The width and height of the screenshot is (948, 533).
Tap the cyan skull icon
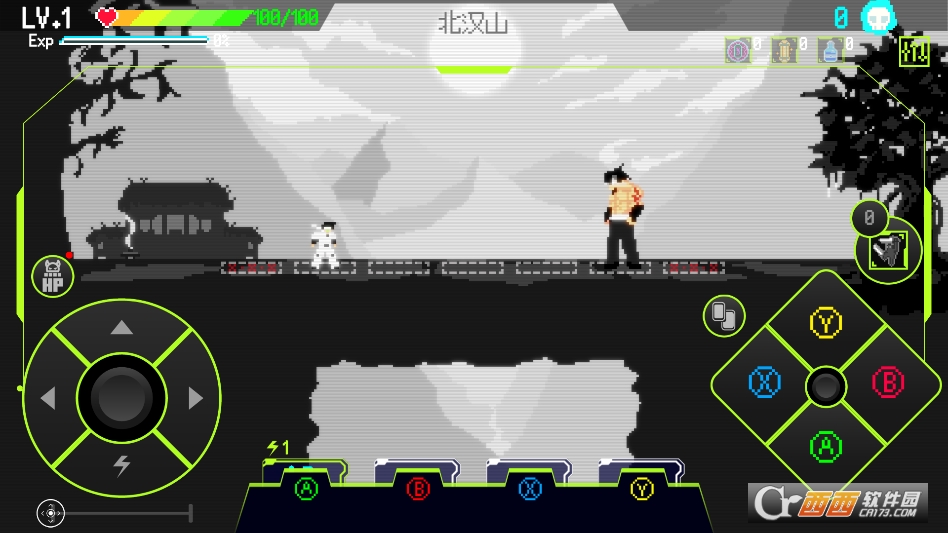click(878, 17)
